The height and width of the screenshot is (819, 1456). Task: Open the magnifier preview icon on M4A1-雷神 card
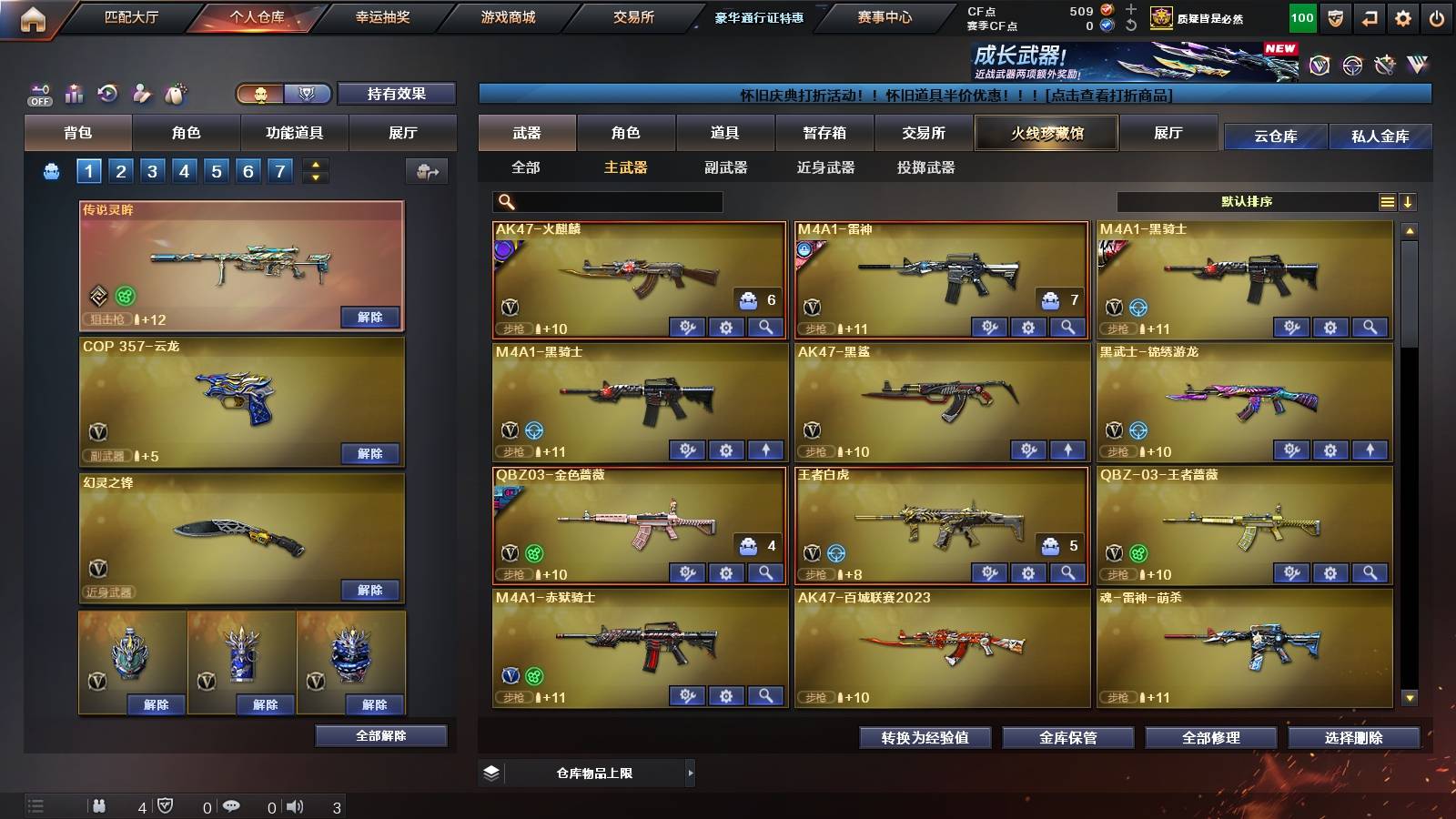(x=1066, y=325)
